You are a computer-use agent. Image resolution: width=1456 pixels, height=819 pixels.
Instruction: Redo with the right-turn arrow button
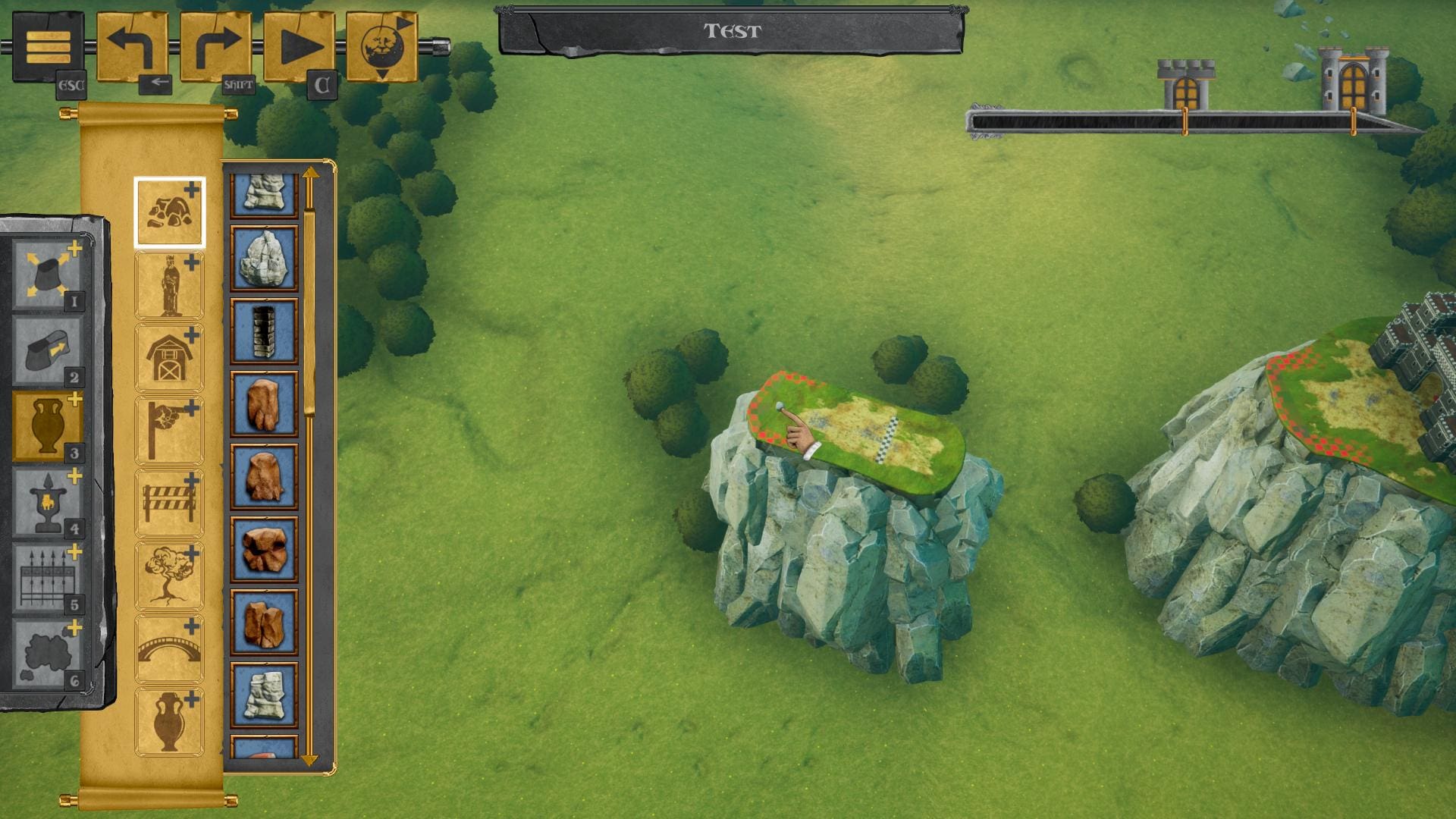coord(215,46)
